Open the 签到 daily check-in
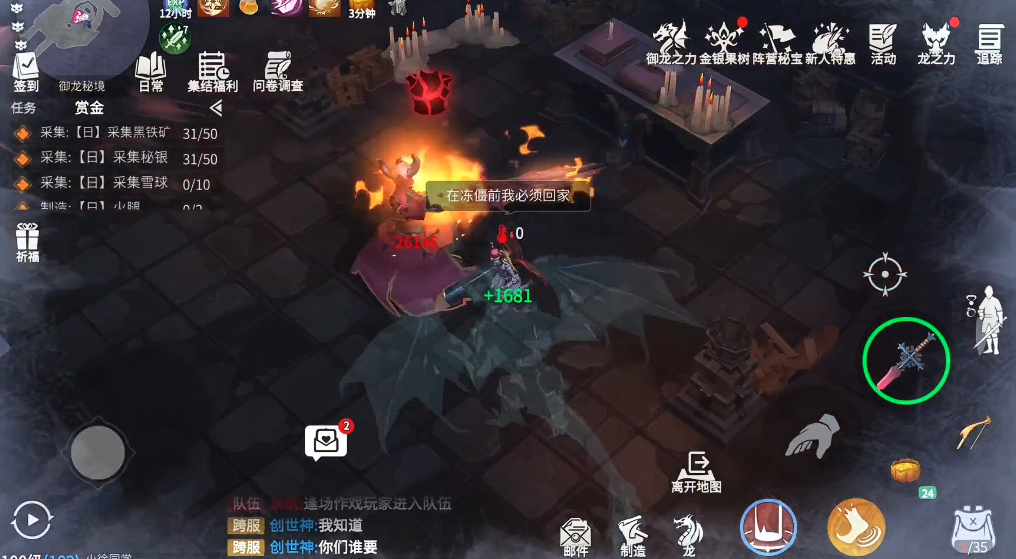Viewport: 1016px width, 559px height. point(25,70)
